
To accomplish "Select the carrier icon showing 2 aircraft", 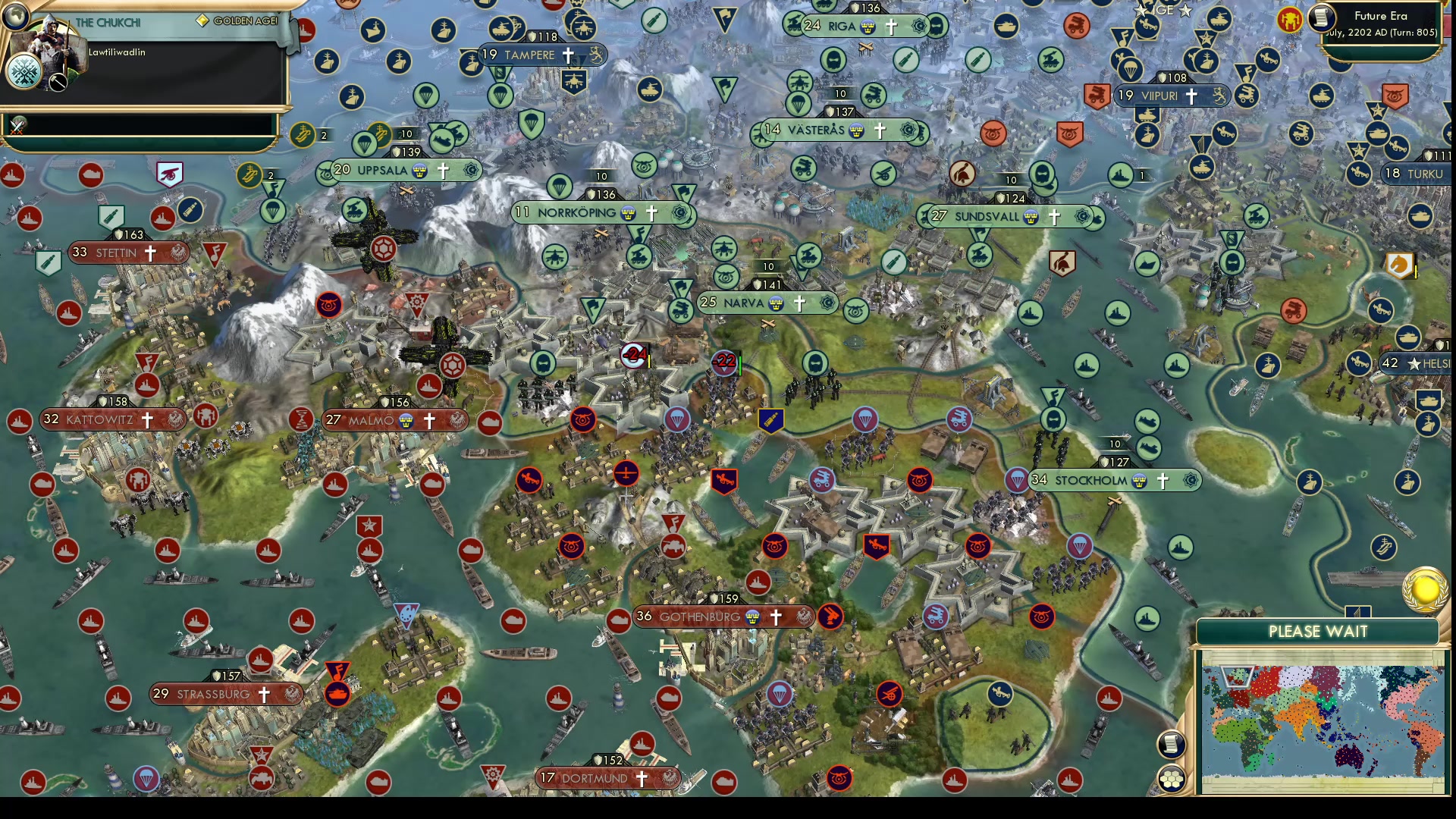I will pyautogui.click(x=302, y=135).
